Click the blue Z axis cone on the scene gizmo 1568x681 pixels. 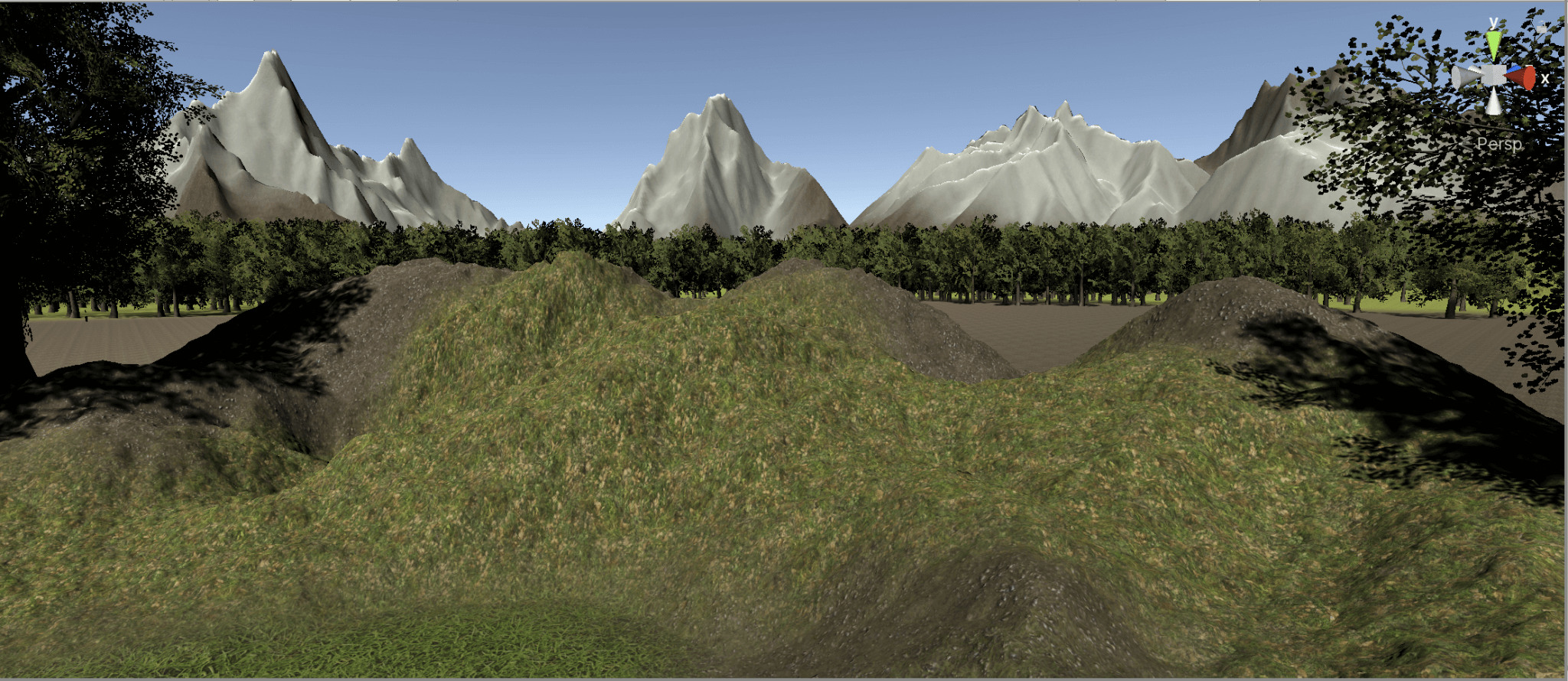pyautogui.click(x=1515, y=68)
